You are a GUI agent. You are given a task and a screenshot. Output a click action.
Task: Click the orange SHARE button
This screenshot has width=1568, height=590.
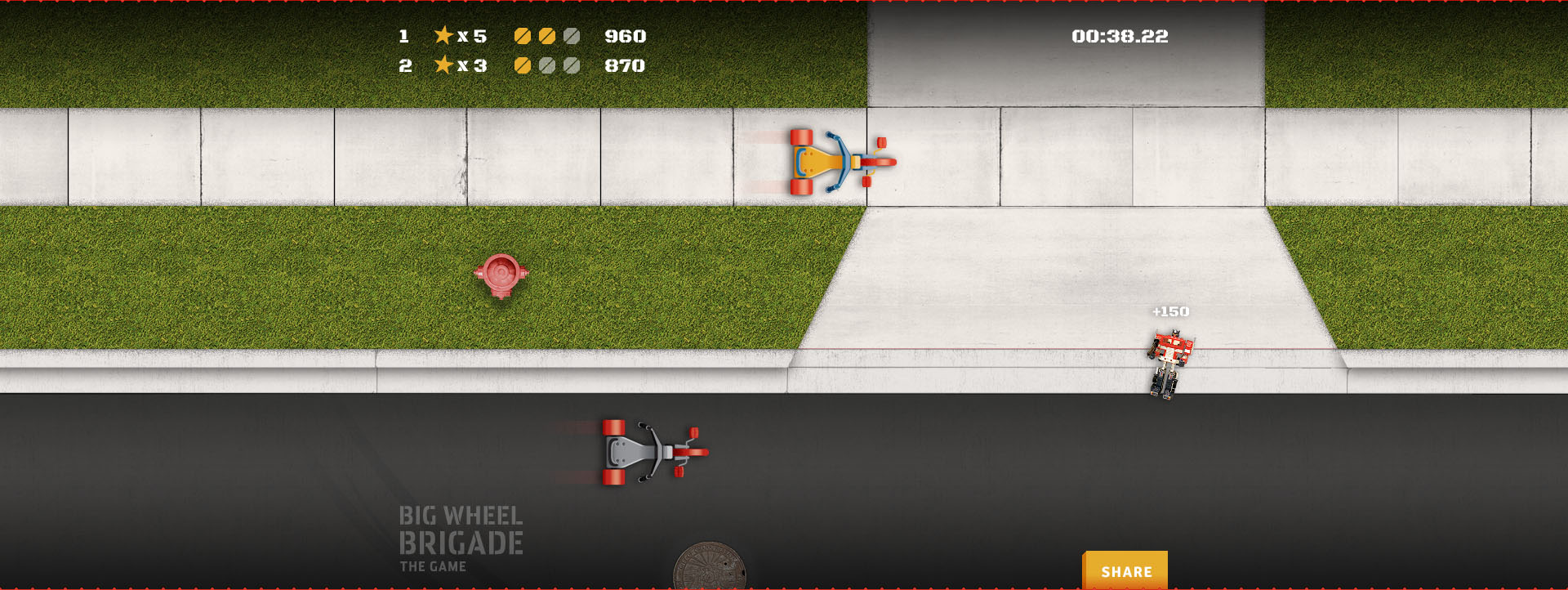coord(1125,571)
